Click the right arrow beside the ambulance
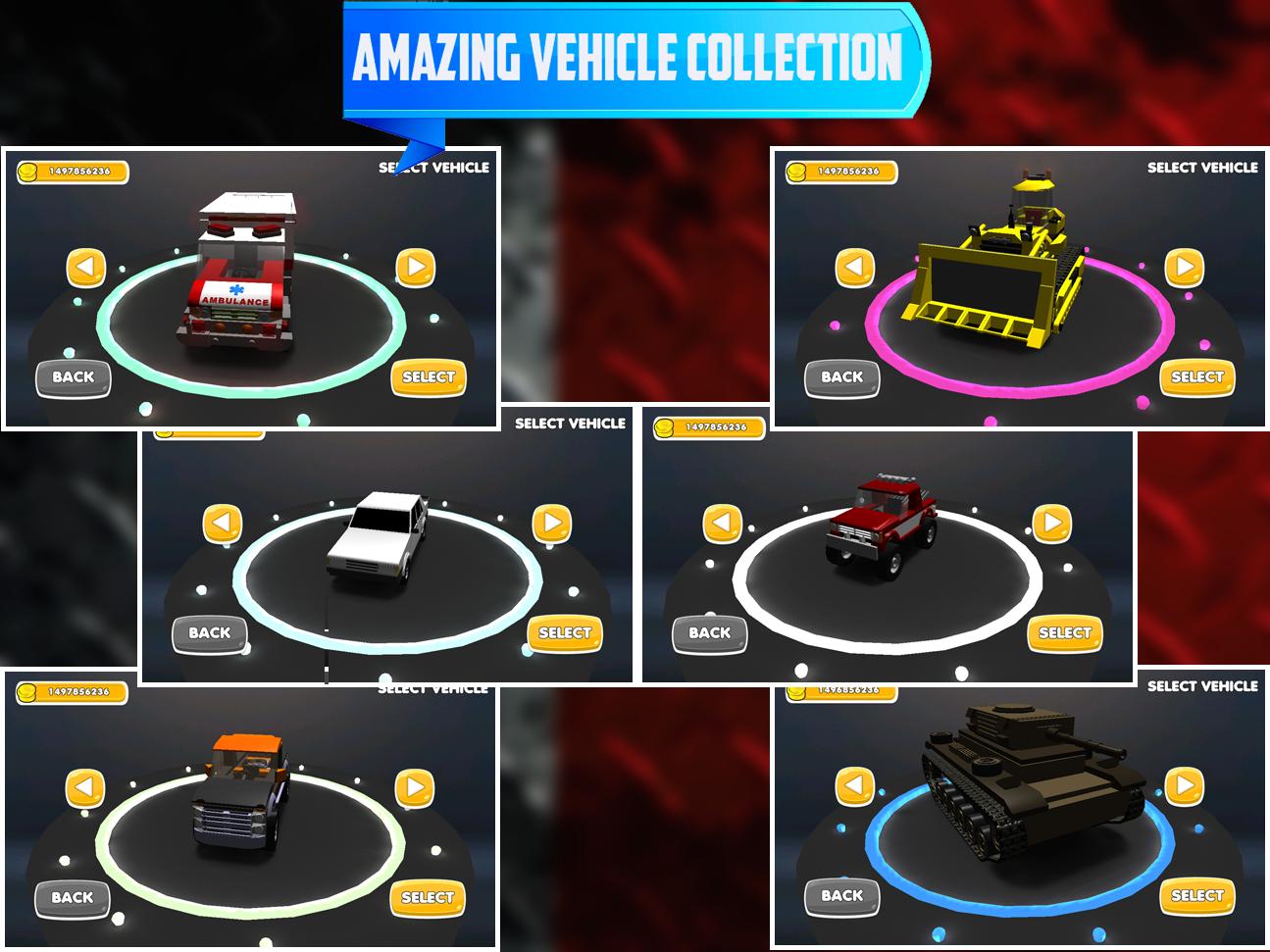Screen dimensions: 1270x952 click(x=415, y=265)
